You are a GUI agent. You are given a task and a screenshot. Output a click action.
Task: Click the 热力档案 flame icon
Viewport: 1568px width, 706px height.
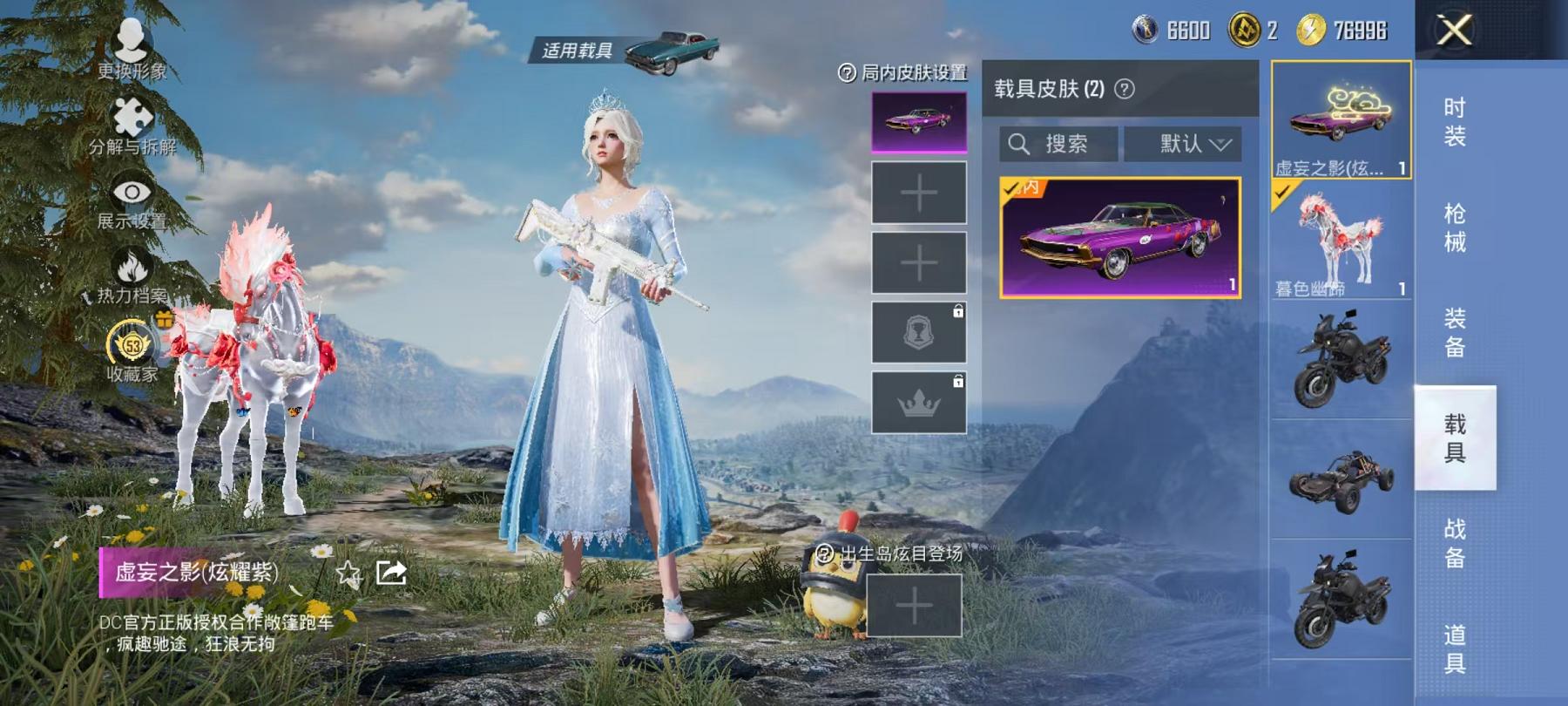click(131, 263)
